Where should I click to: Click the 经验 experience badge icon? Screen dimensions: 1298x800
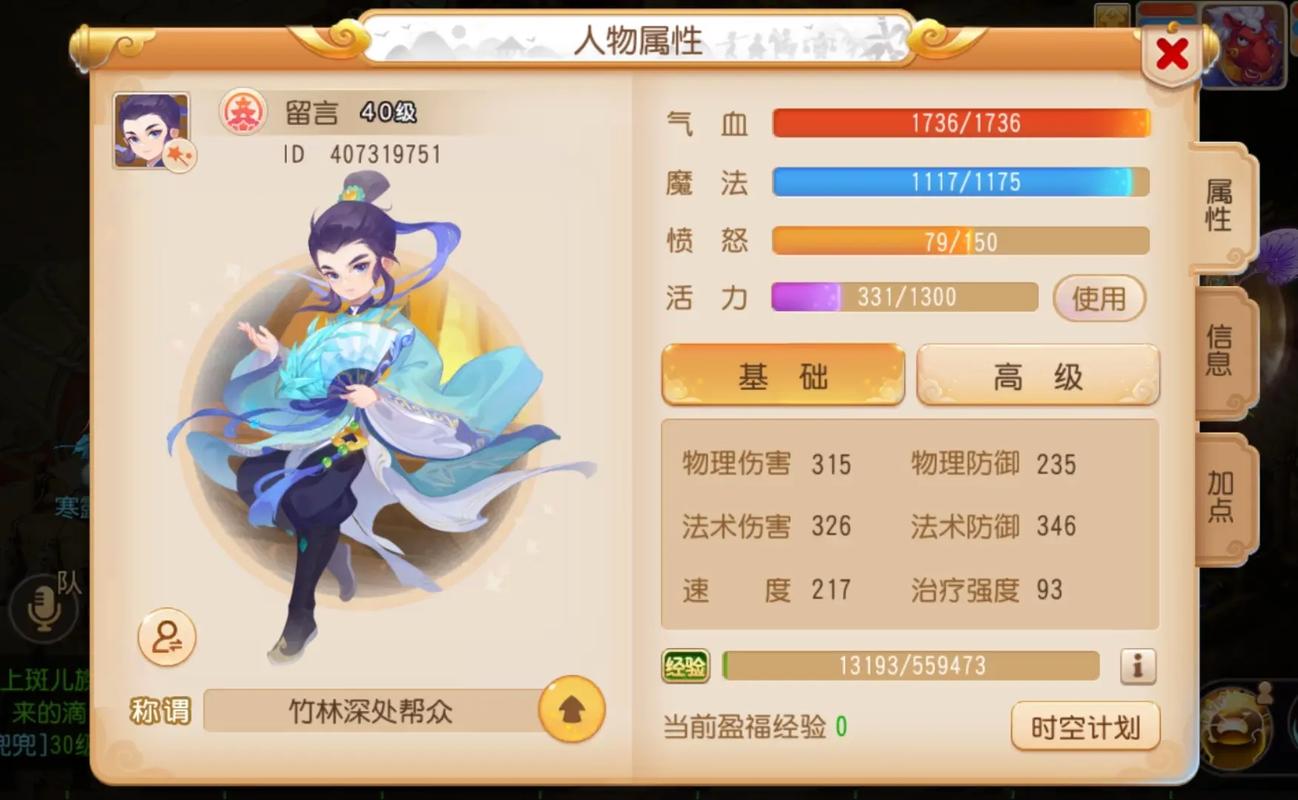(x=685, y=665)
